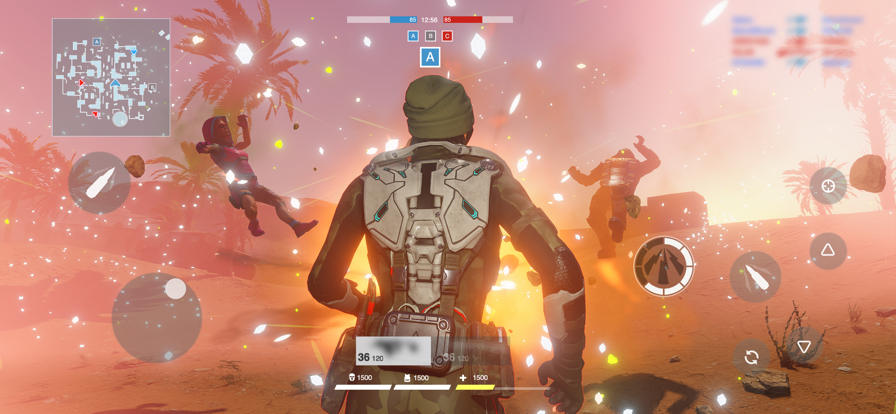Activate the round special ability icon
Image resolution: width=896 pixels, height=414 pixels.
pos(663,266)
